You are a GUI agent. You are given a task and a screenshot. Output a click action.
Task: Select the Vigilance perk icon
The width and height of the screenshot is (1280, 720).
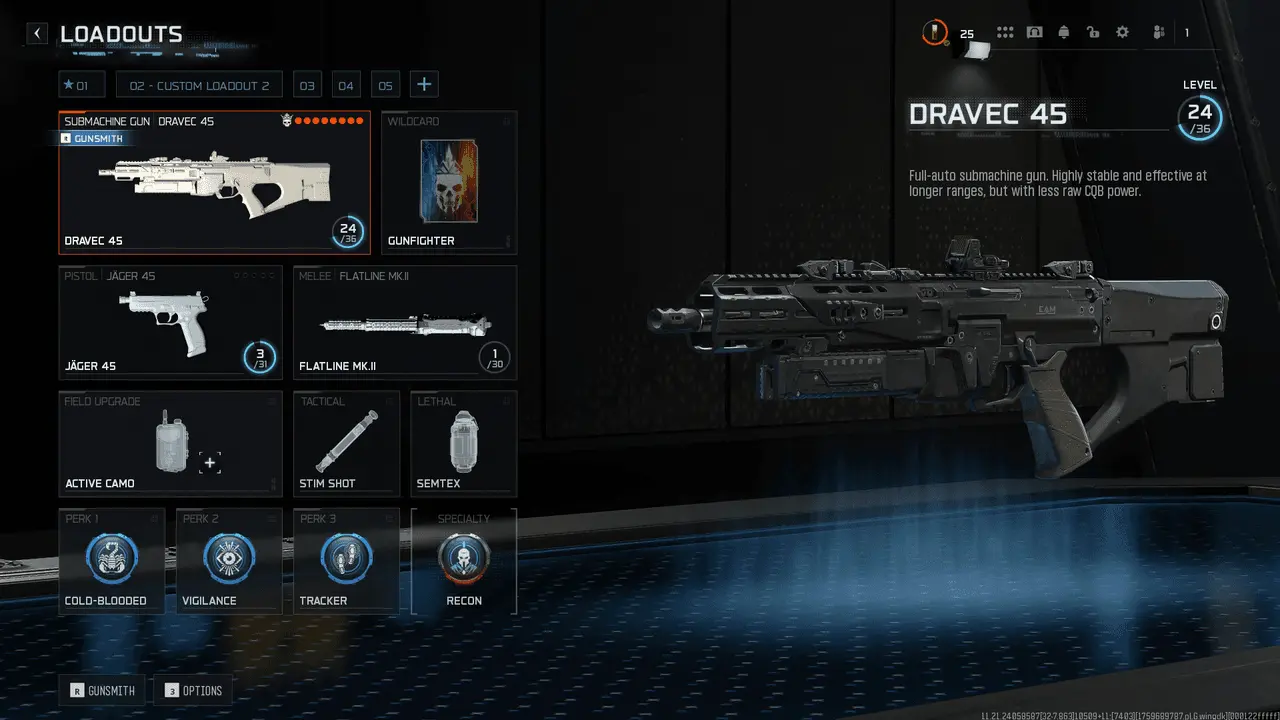pyautogui.click(x=228, y=558)
